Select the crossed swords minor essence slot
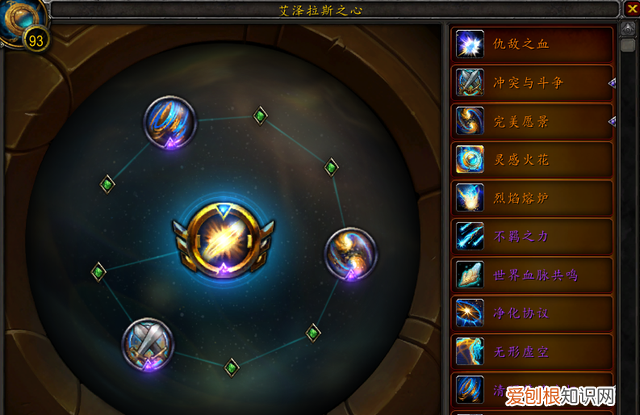 tap(146, 343)
